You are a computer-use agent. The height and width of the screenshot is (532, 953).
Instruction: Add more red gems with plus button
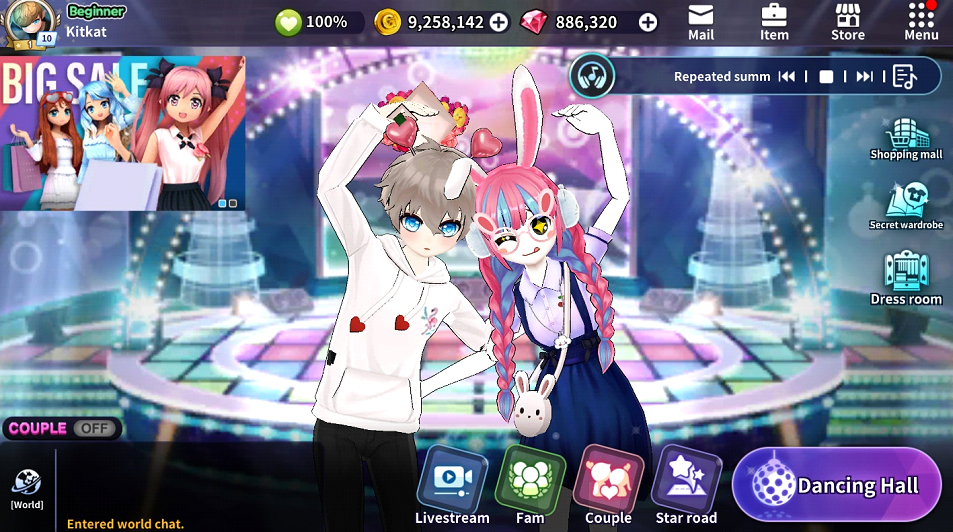click(648, 22)
